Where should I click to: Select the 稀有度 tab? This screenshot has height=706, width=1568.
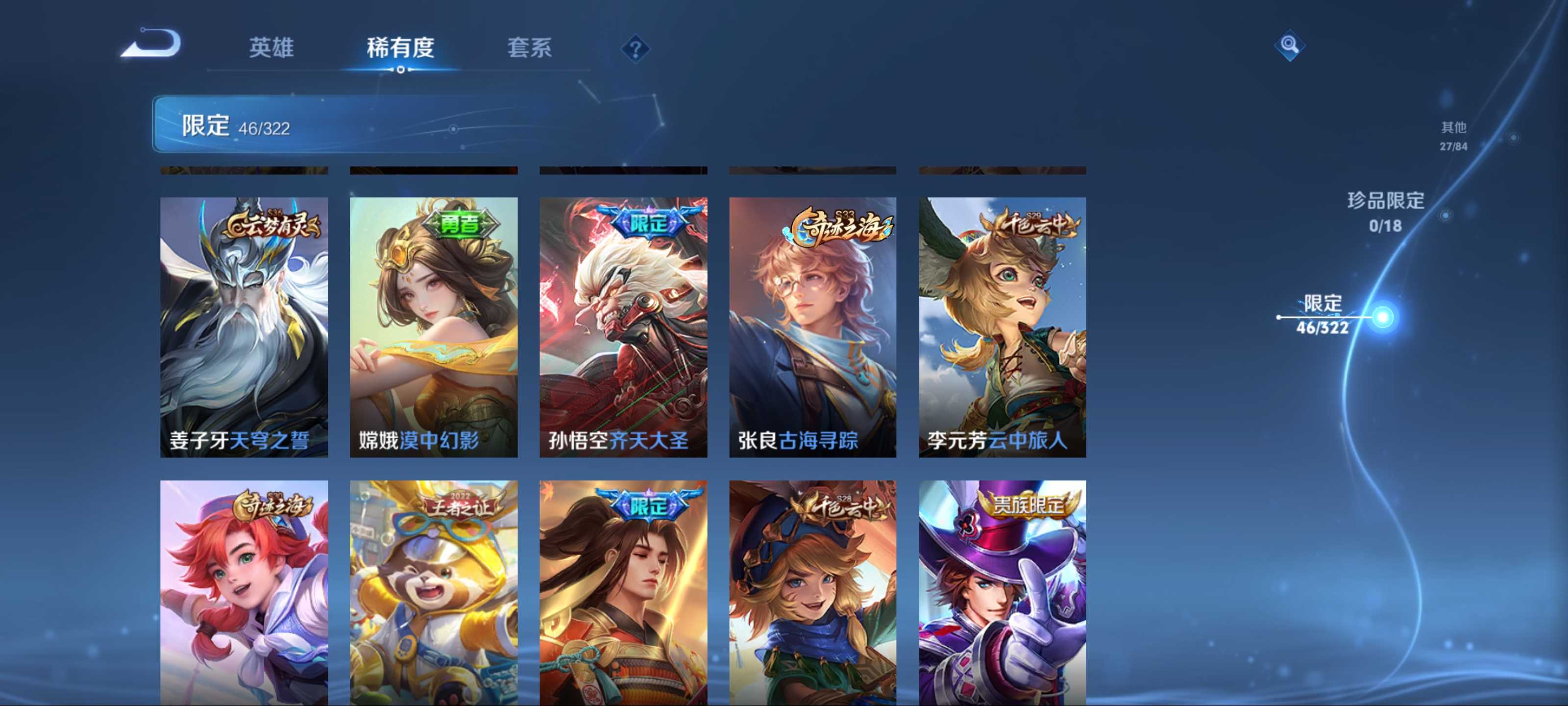click(x=400, y=48)
